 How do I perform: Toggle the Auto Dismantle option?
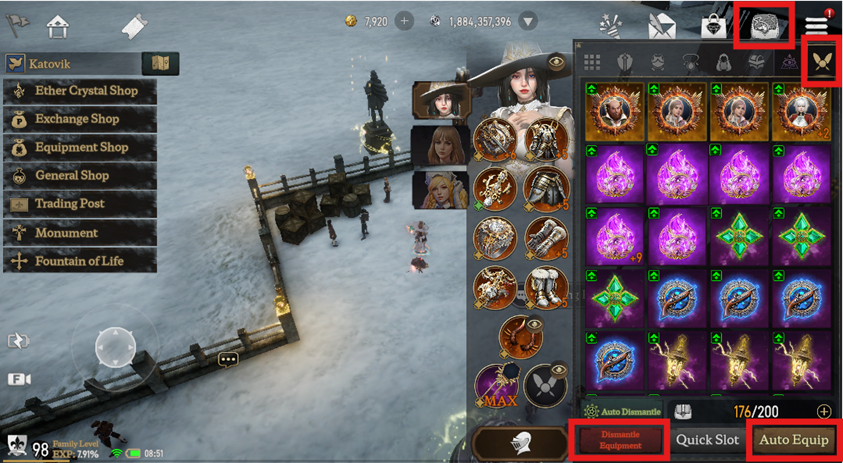(x=623, y=411)
